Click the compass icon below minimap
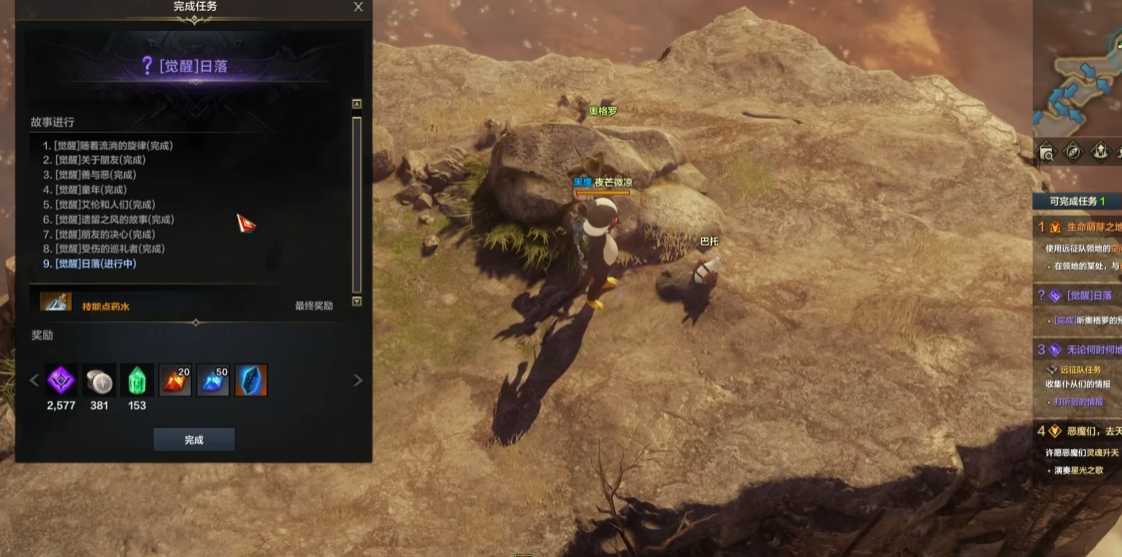 pos(1073,152)
